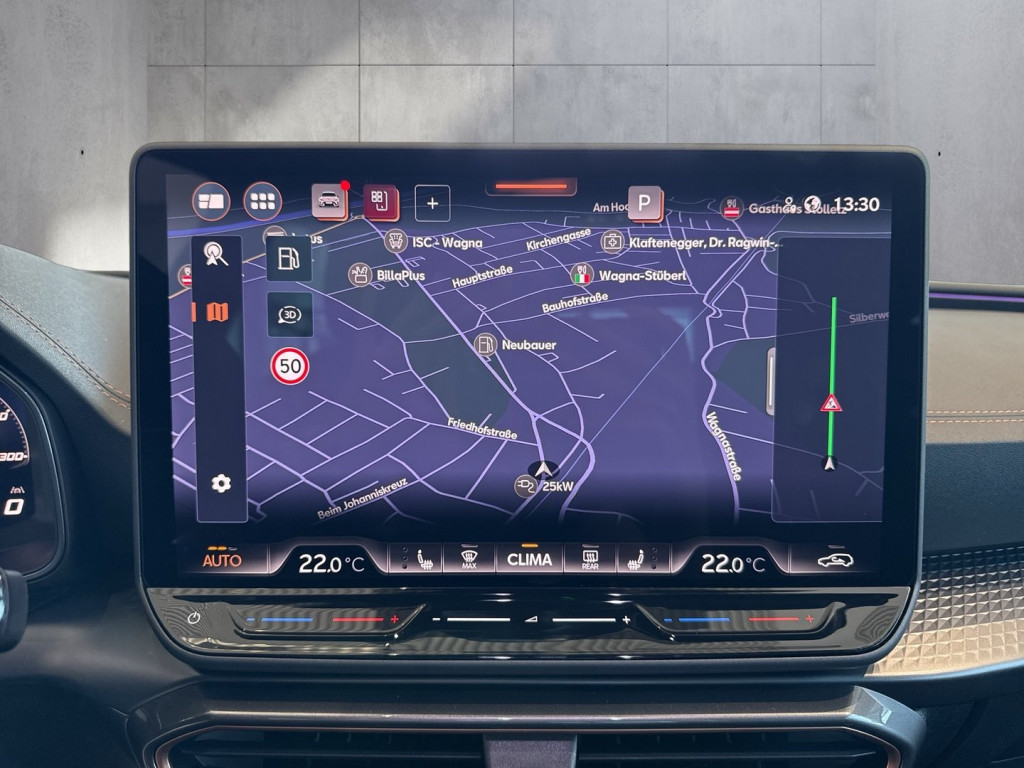Screen dimensions: 1024x768
Task: Tap the plus shortcut button
Action: click(432, 203)
